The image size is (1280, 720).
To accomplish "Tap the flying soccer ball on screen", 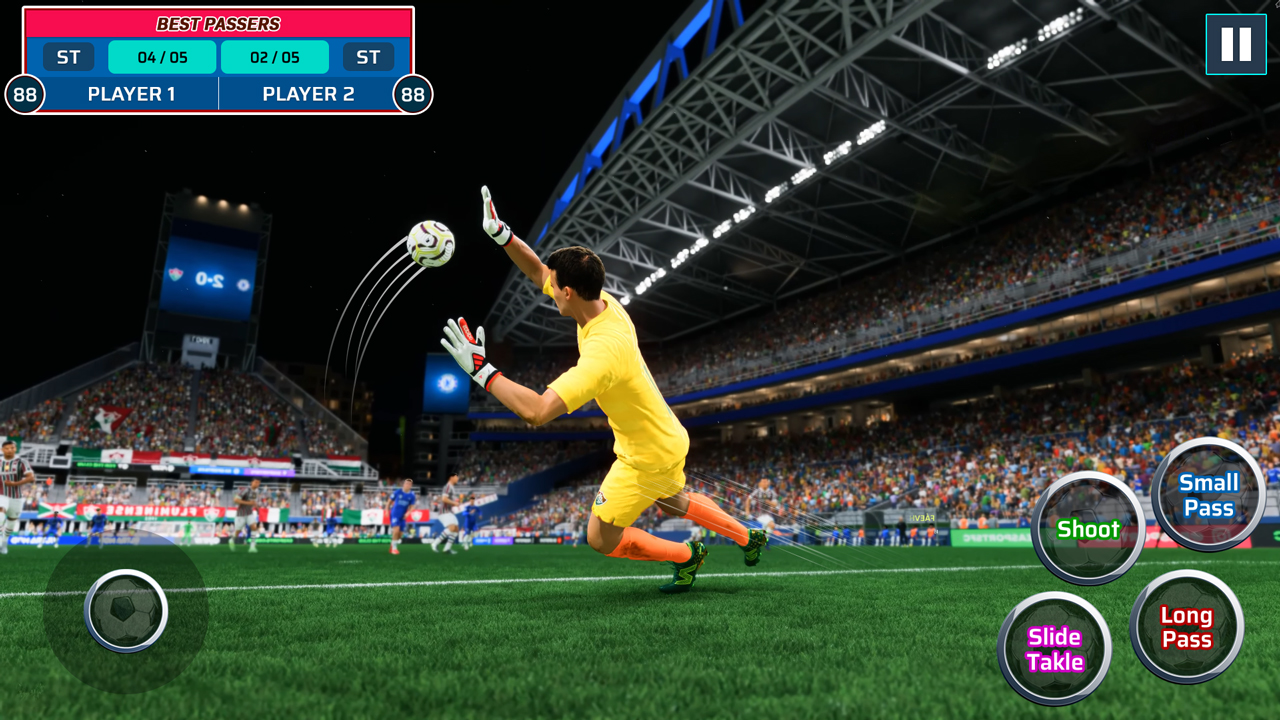I will [428, 245].
